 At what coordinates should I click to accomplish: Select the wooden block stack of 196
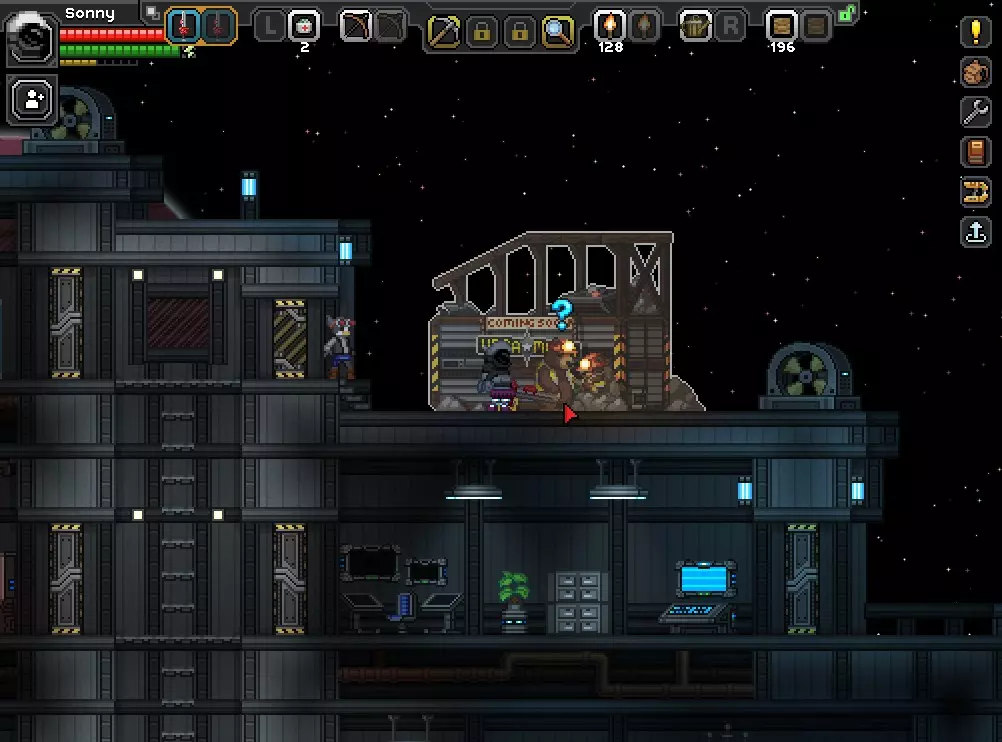point(781,26)
